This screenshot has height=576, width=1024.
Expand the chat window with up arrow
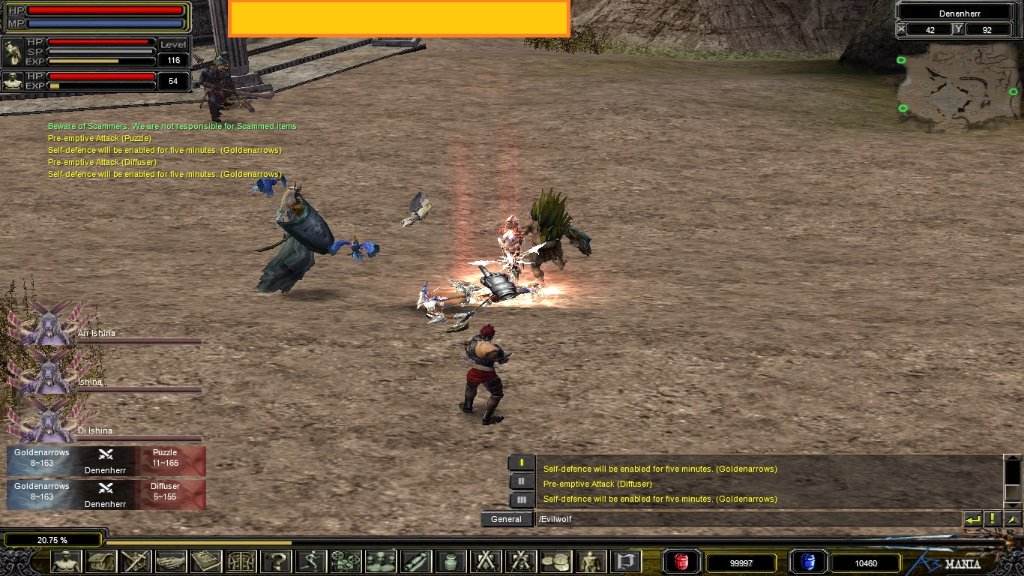[1012, 519]
